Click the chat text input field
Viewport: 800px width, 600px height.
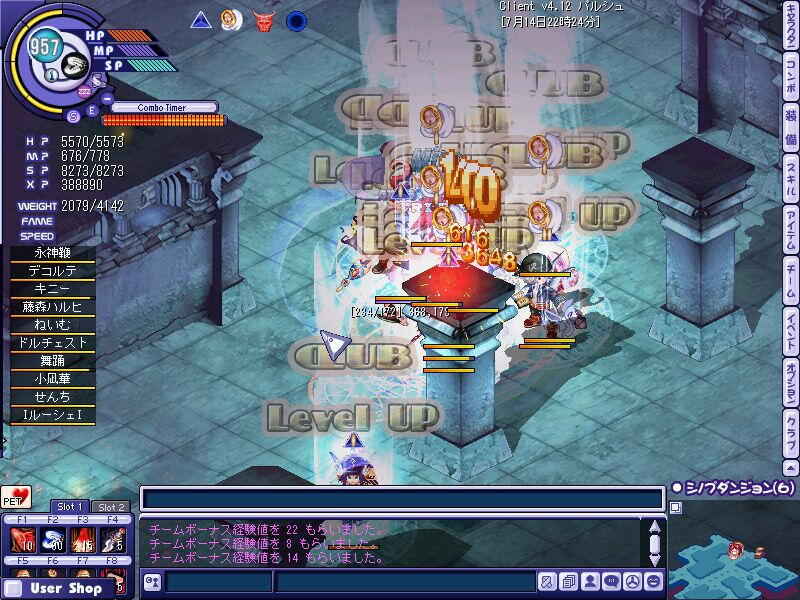(400, 498)
